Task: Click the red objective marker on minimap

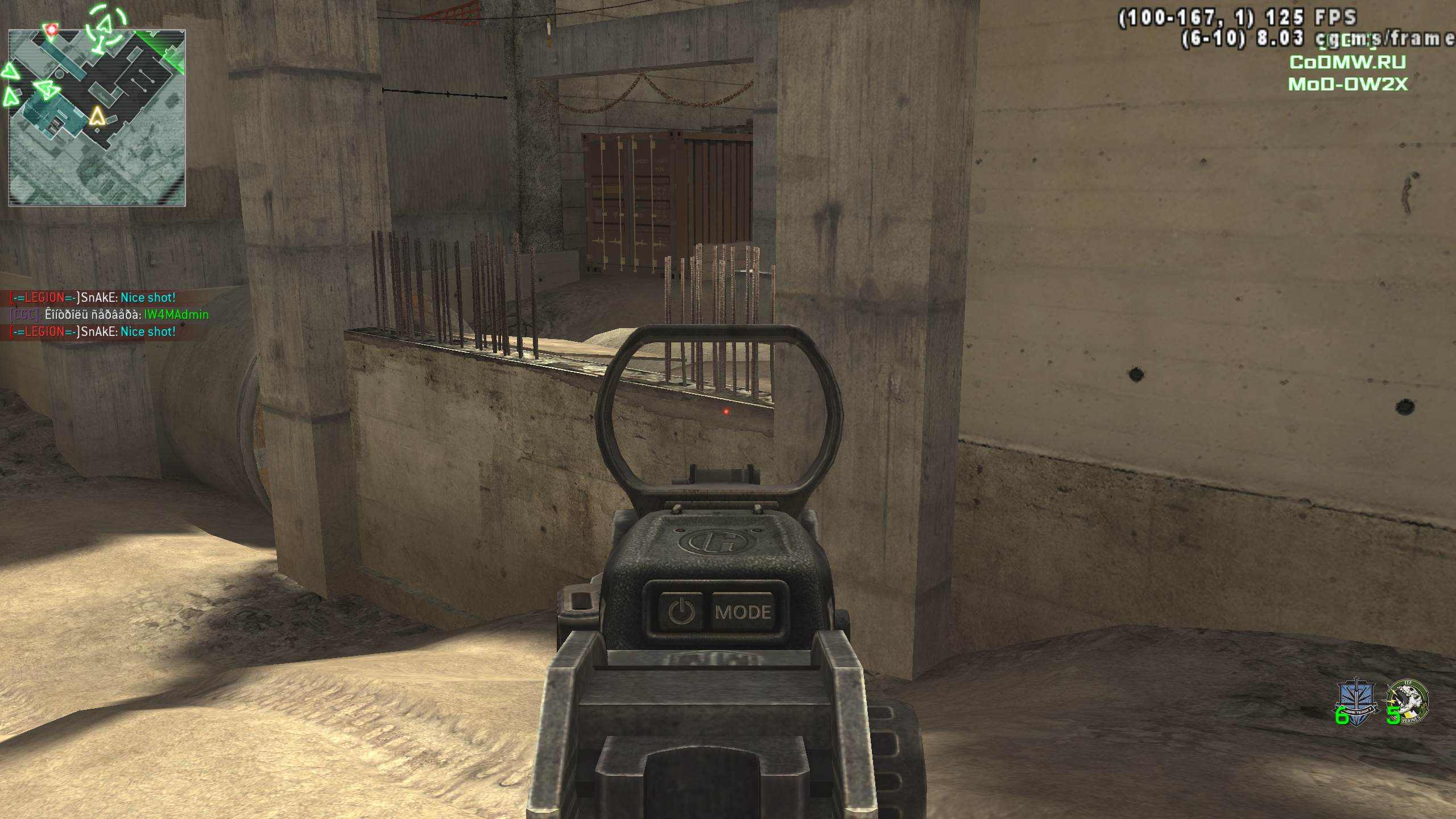Action: (53, 29)
